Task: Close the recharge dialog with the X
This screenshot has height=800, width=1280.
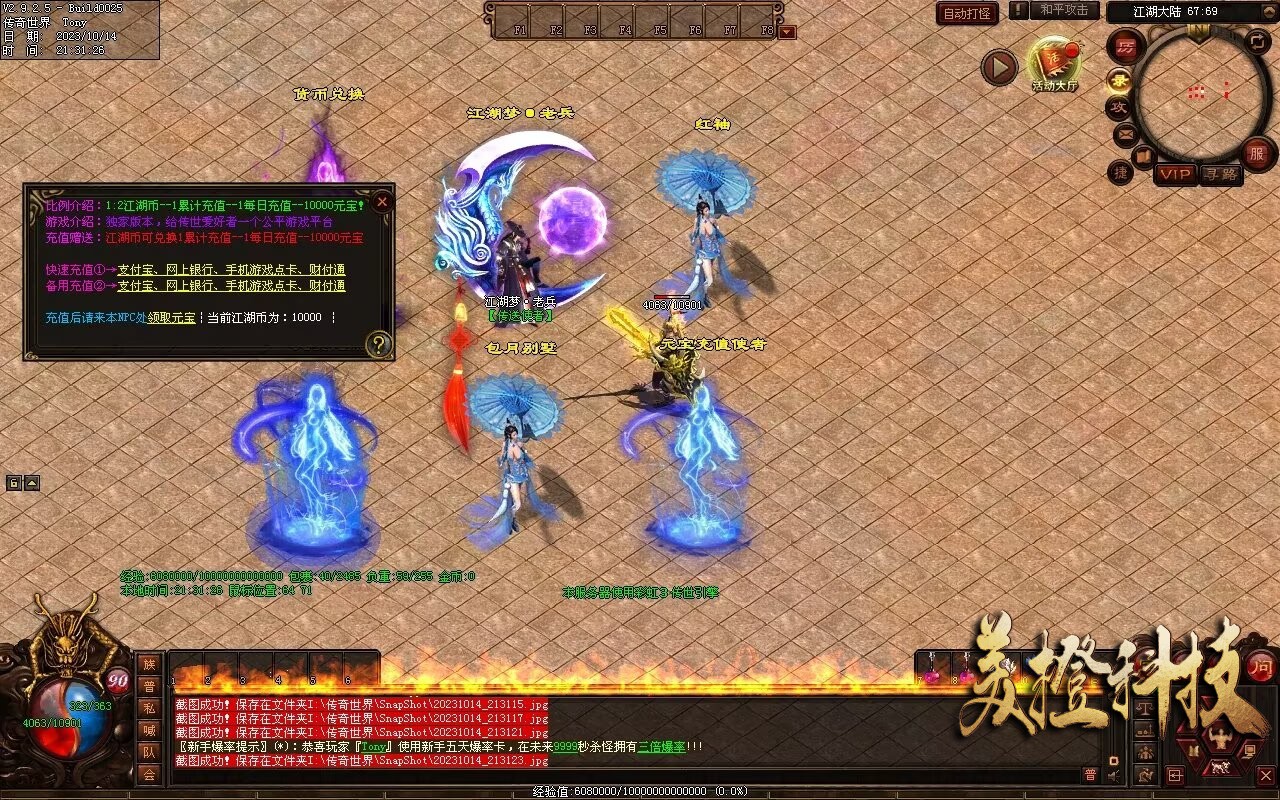Action: [381, 202]
